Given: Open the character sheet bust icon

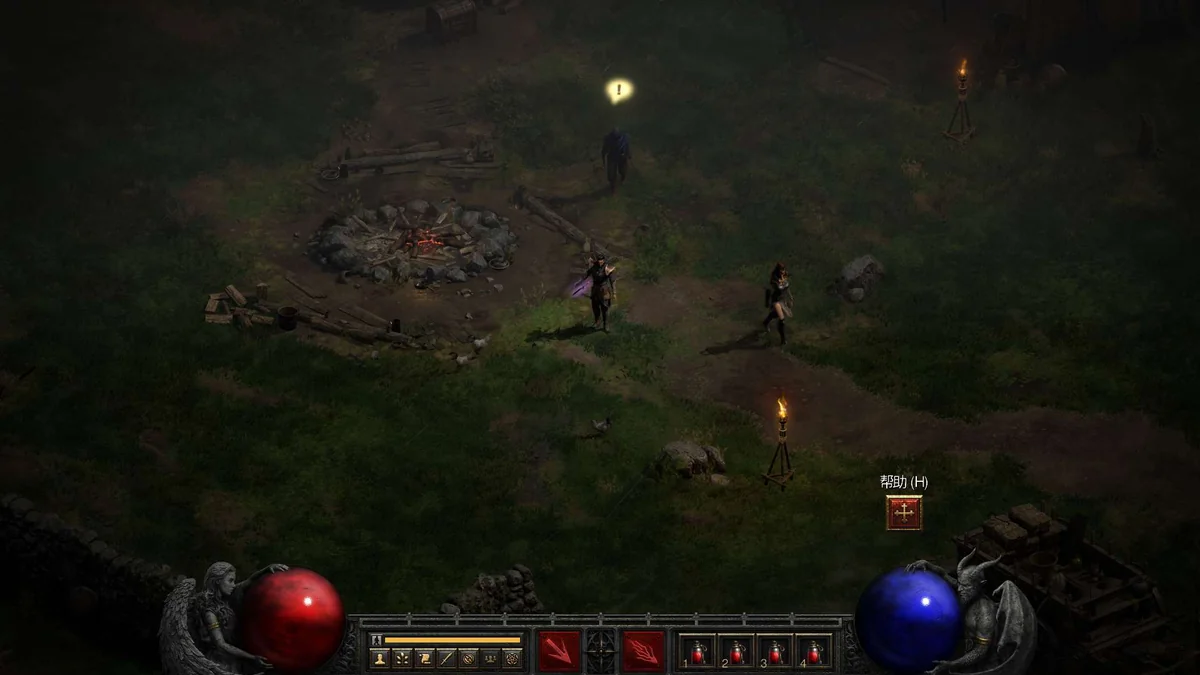Looking at the screenshot, I should click(380, 658).
